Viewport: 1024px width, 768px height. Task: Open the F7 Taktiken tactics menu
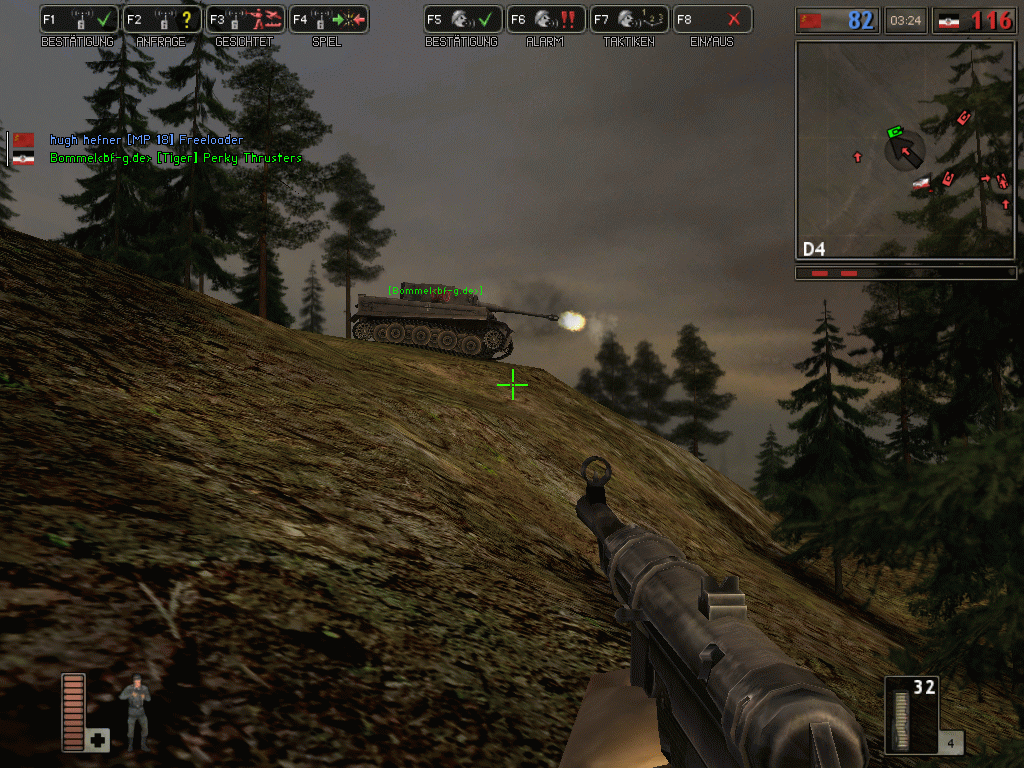pos(627,19)
